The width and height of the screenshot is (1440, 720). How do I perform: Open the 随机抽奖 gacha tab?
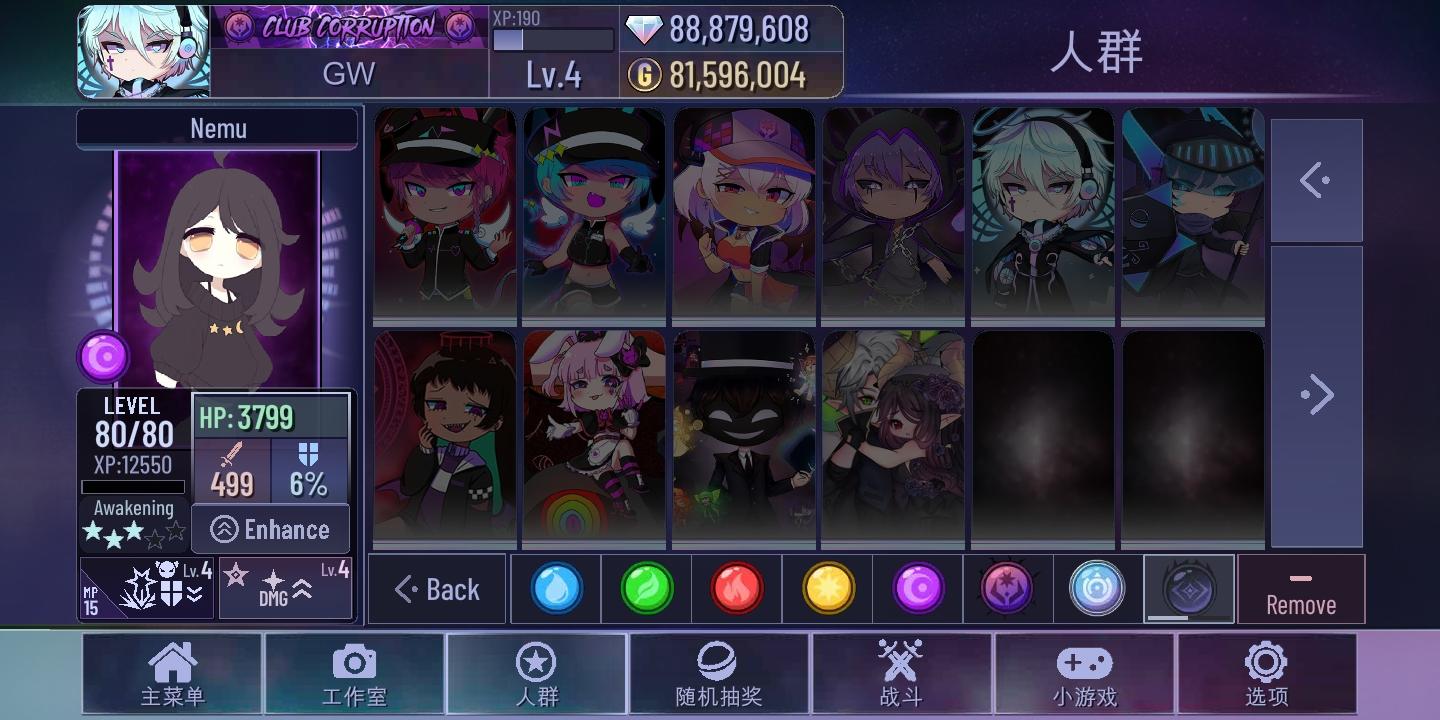(718, 674)
